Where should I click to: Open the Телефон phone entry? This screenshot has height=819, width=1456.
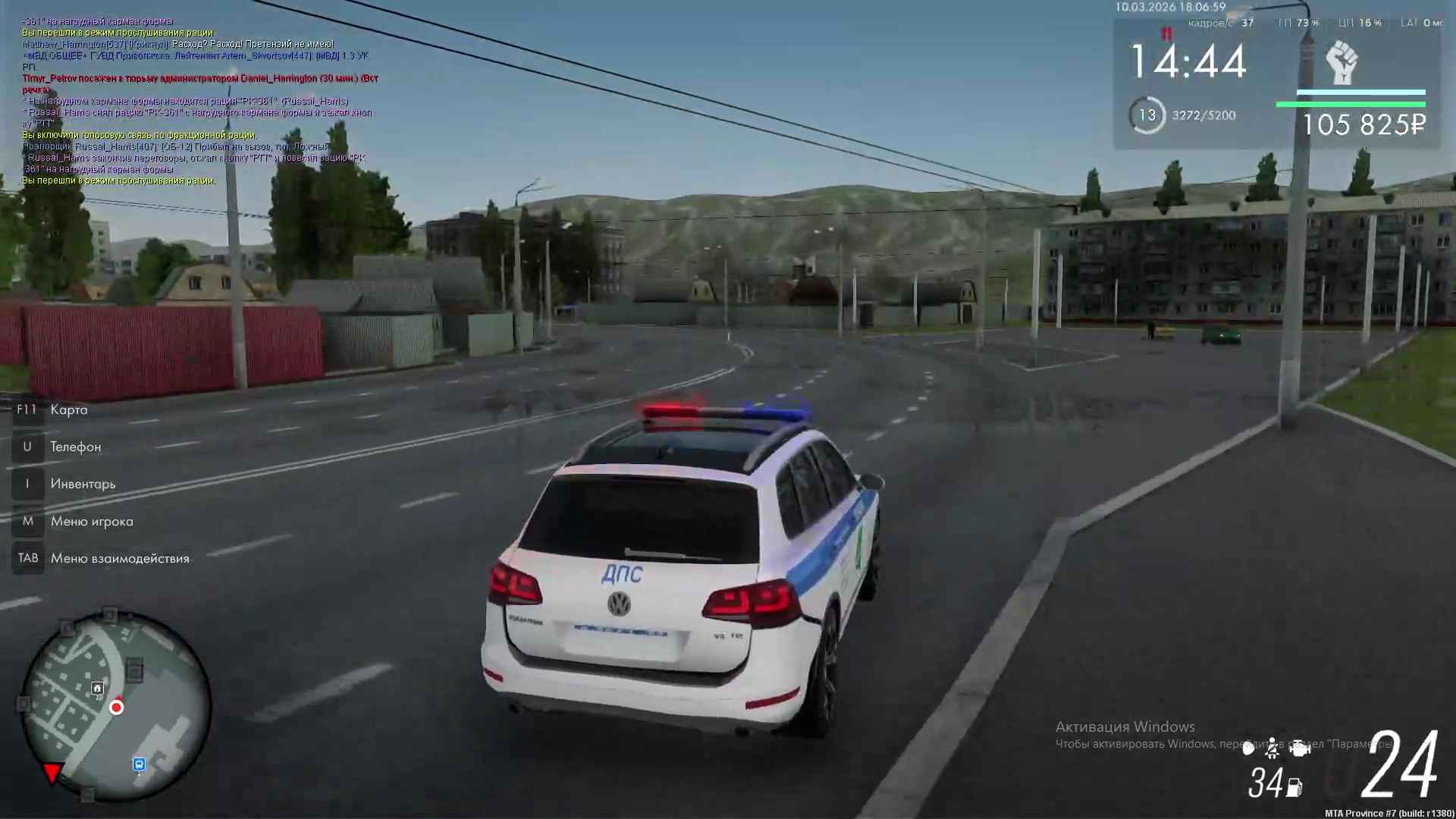(x=75, y=447)
